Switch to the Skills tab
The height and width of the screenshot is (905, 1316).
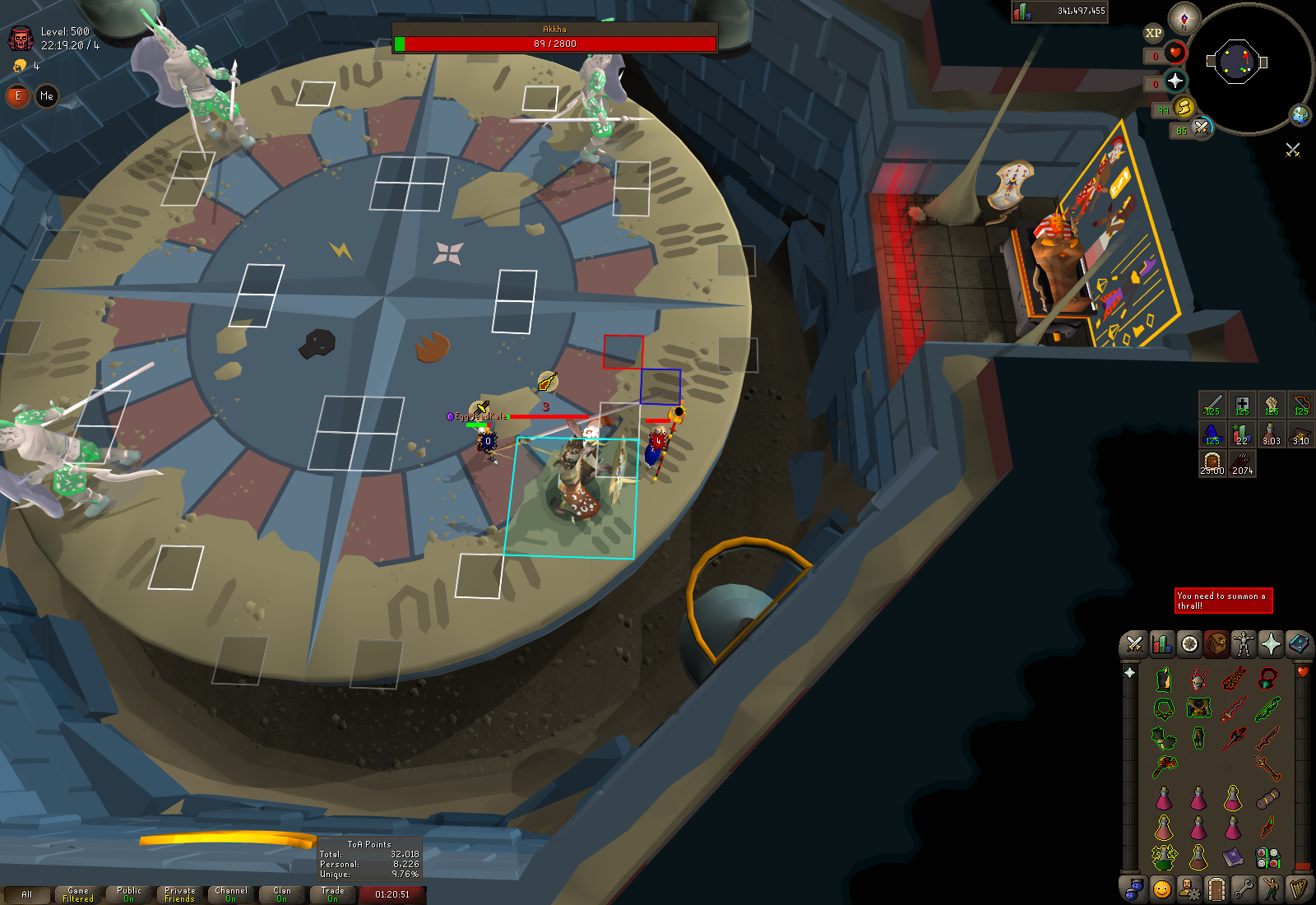click(1162, 644)
